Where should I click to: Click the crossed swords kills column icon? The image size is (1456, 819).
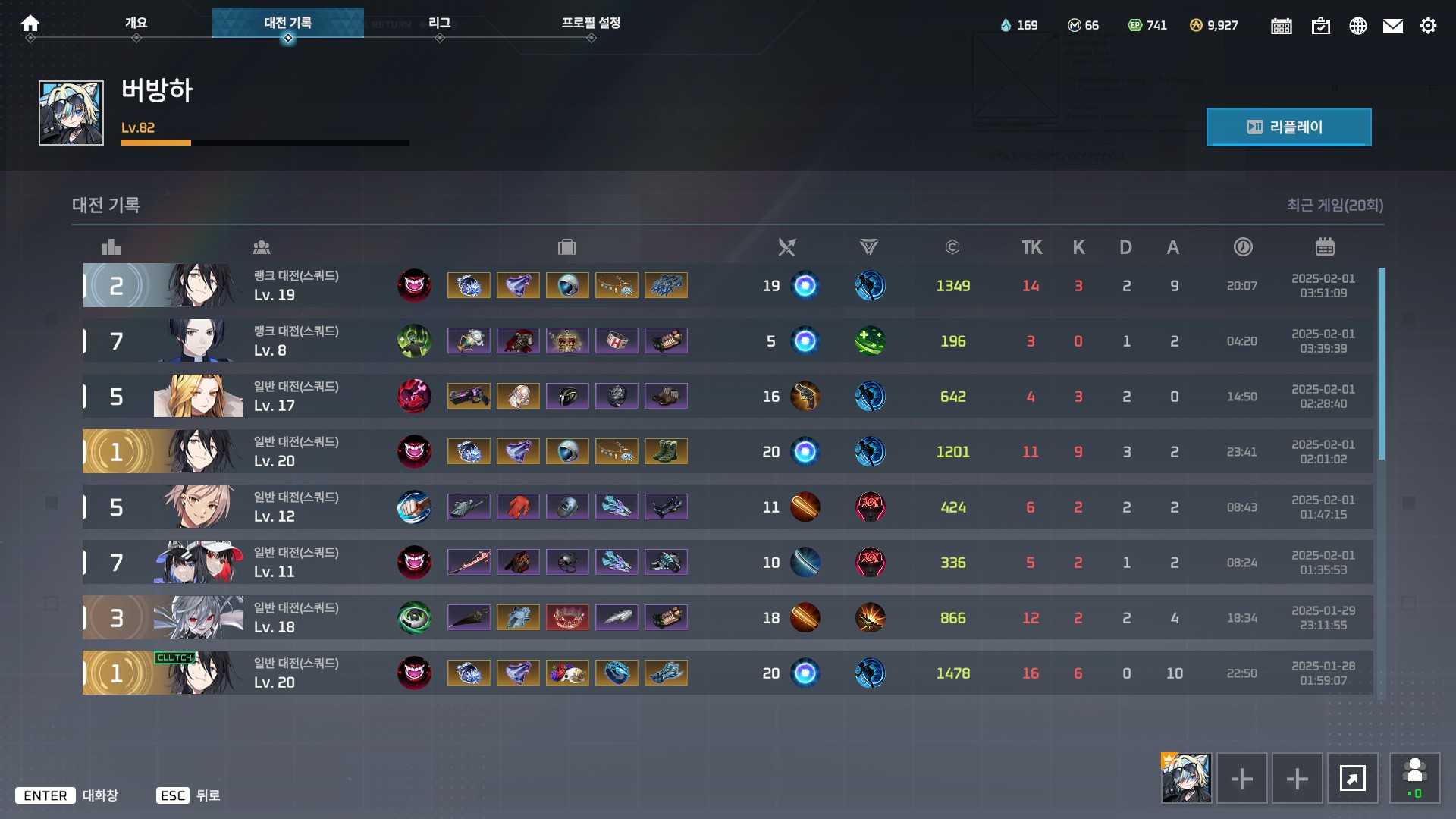pyautogui.click(x=786, y=246)
